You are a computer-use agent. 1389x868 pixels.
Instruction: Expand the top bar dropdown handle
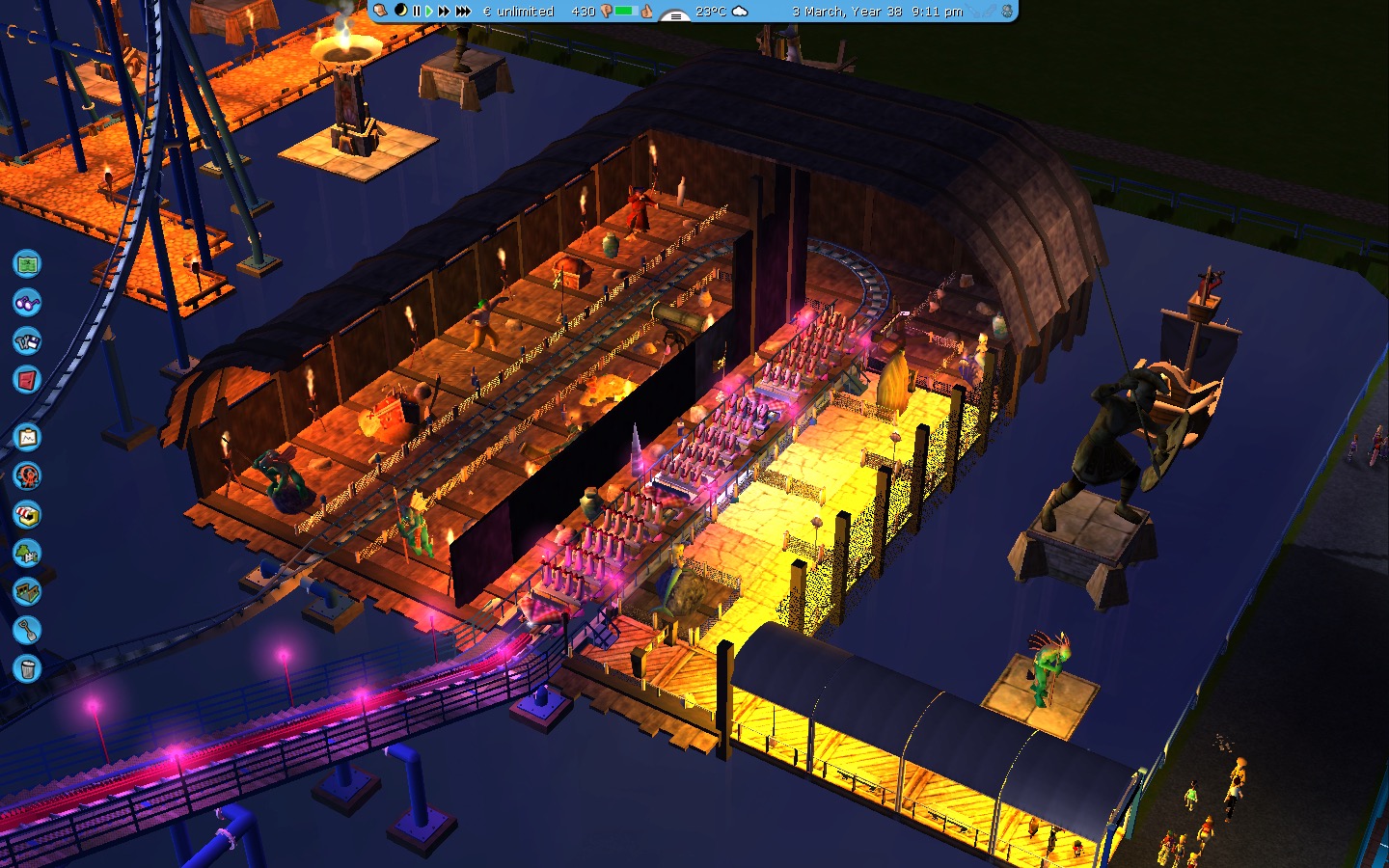click(674, 14)
